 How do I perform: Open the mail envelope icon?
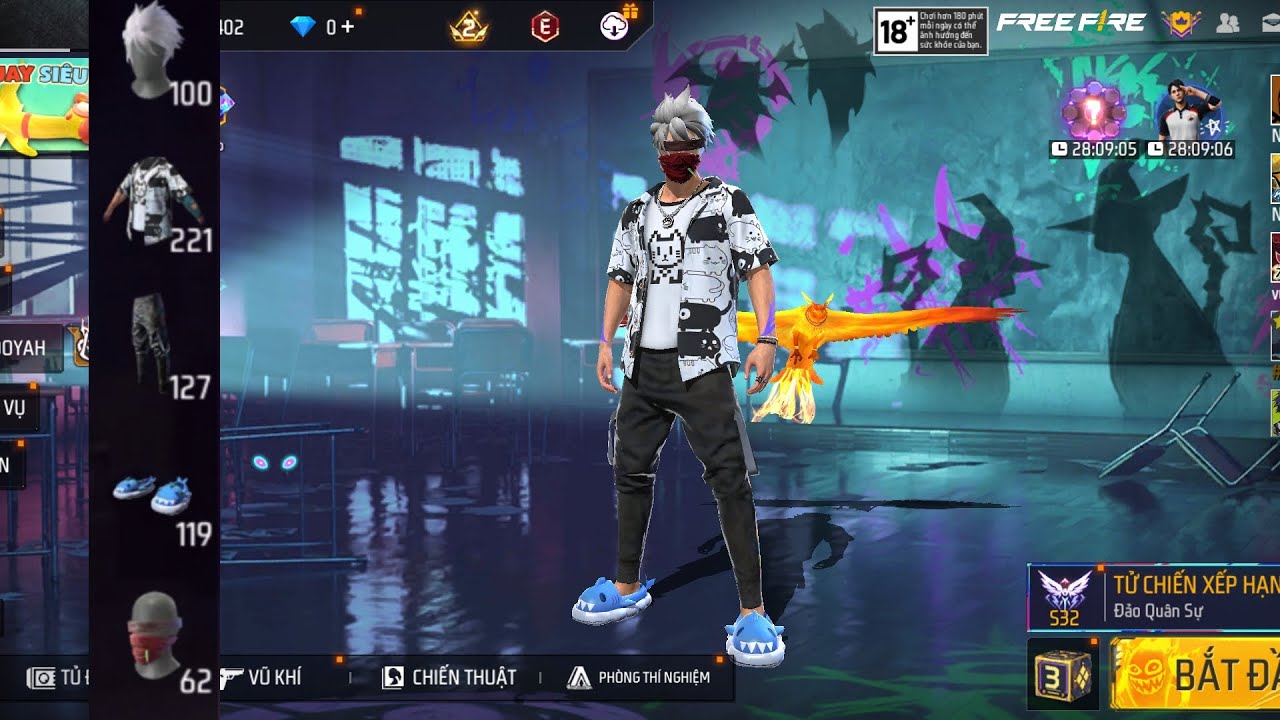(x=1270, y=24)
